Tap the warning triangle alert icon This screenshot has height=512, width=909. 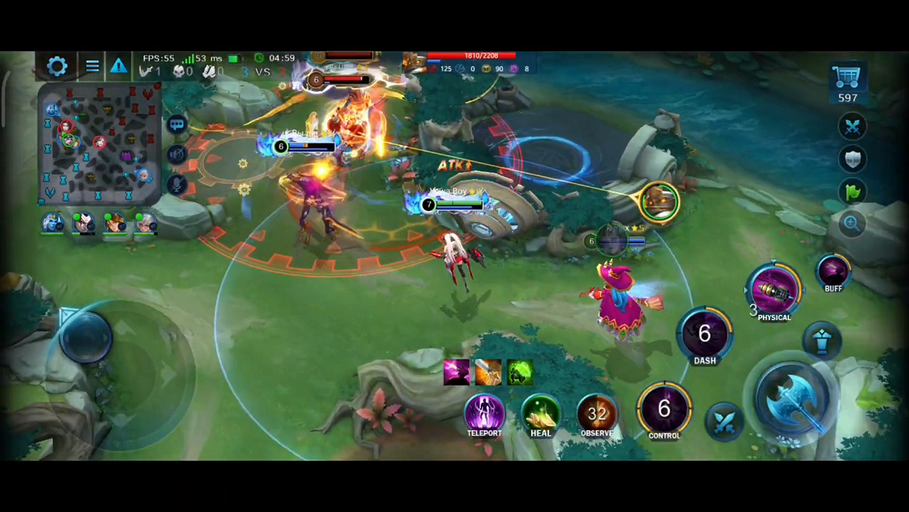tap(119, 66)
